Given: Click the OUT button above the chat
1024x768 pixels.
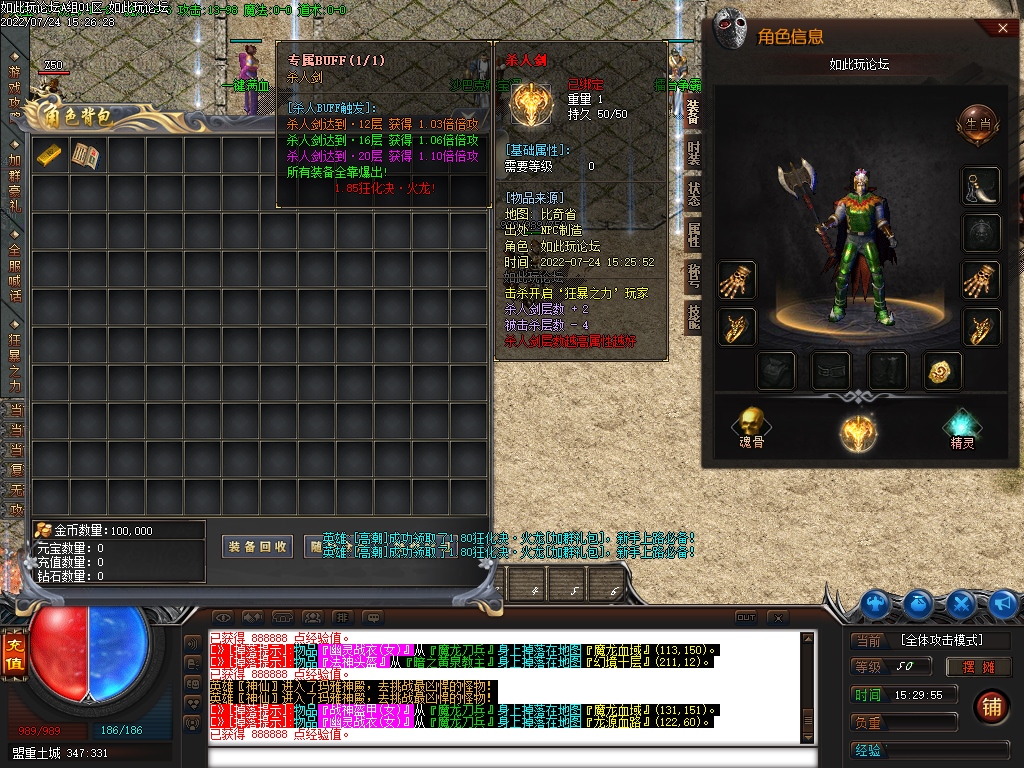Looking at the screenshot, I should (745, 617).
